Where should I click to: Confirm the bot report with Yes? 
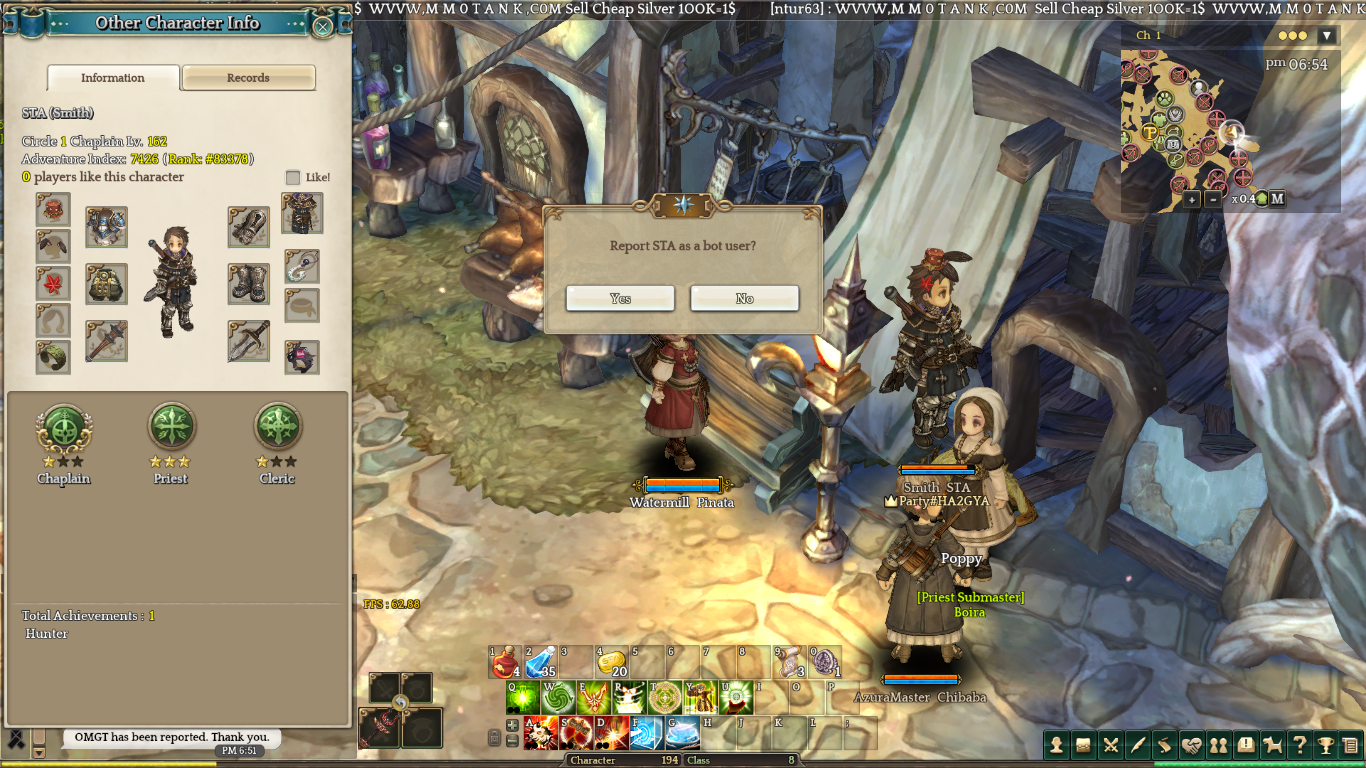coord(620,298)
